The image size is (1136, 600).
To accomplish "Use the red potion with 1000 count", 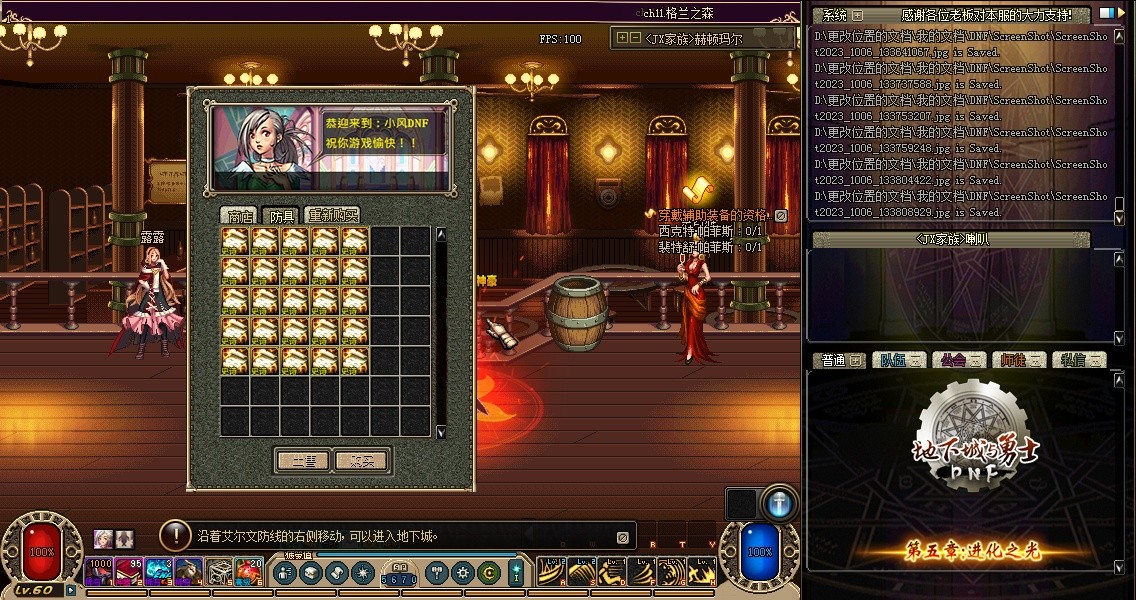I will [x=100, y=571].
